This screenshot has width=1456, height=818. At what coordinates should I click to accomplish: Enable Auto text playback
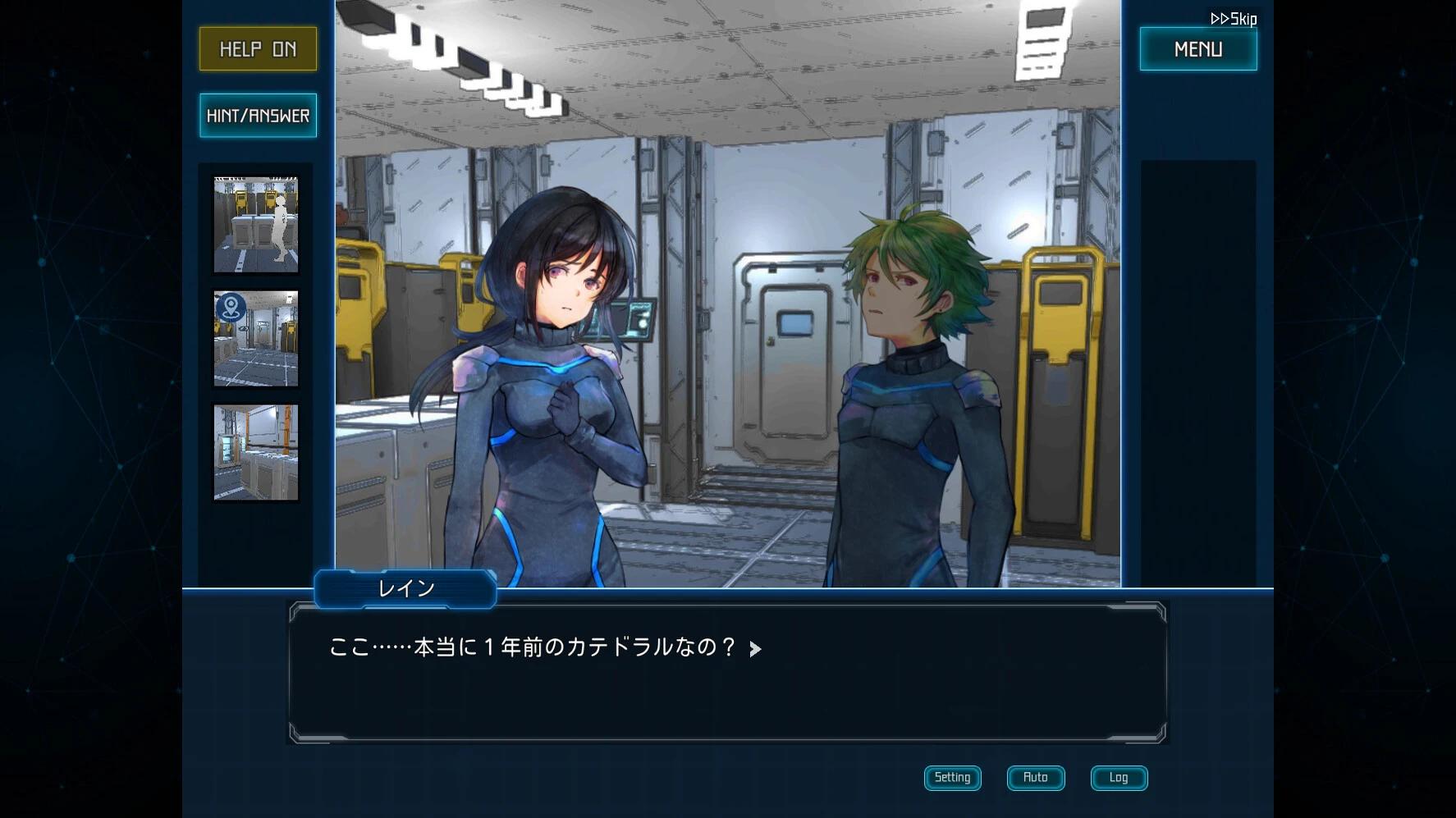pos(1035,778)
